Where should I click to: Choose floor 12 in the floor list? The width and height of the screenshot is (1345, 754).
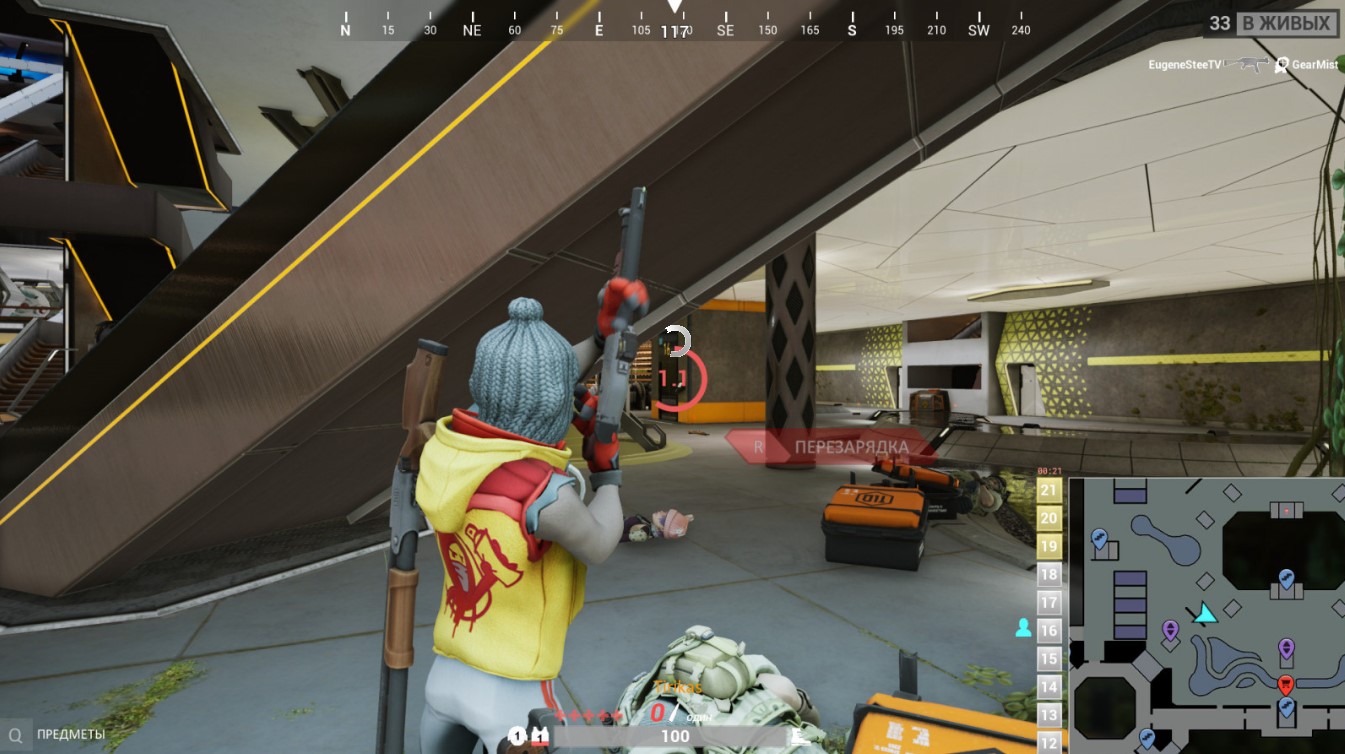(1049, 742)
